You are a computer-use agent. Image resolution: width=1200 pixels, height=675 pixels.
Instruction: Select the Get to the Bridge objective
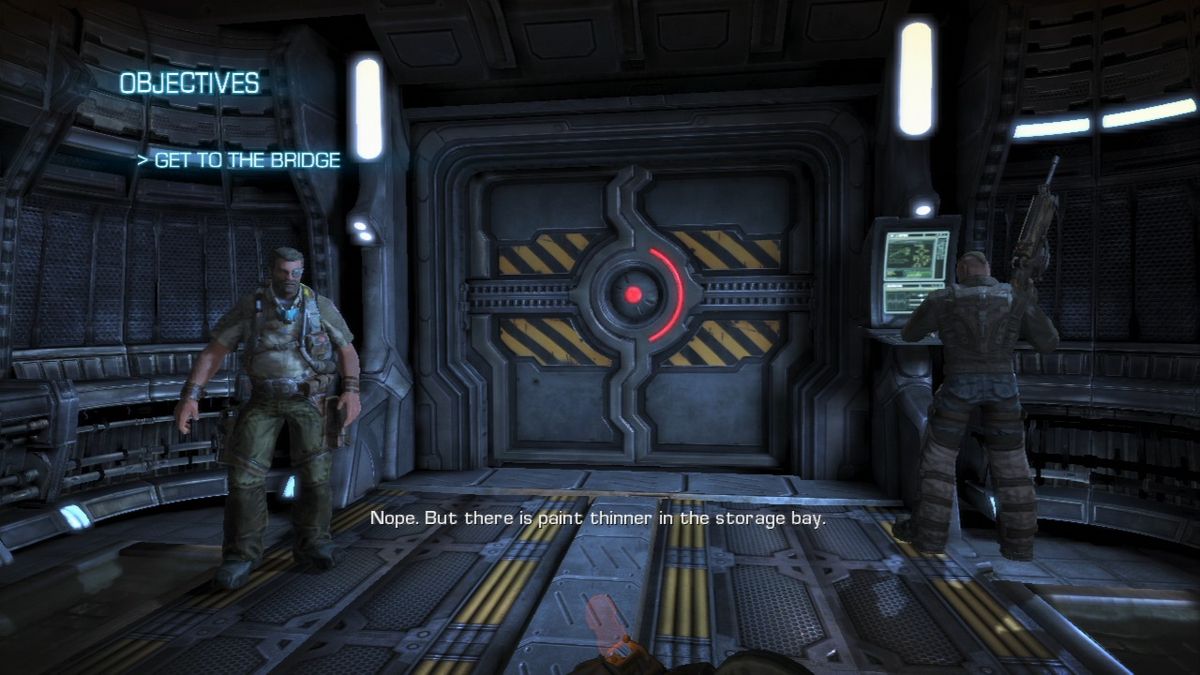[240, 160]
